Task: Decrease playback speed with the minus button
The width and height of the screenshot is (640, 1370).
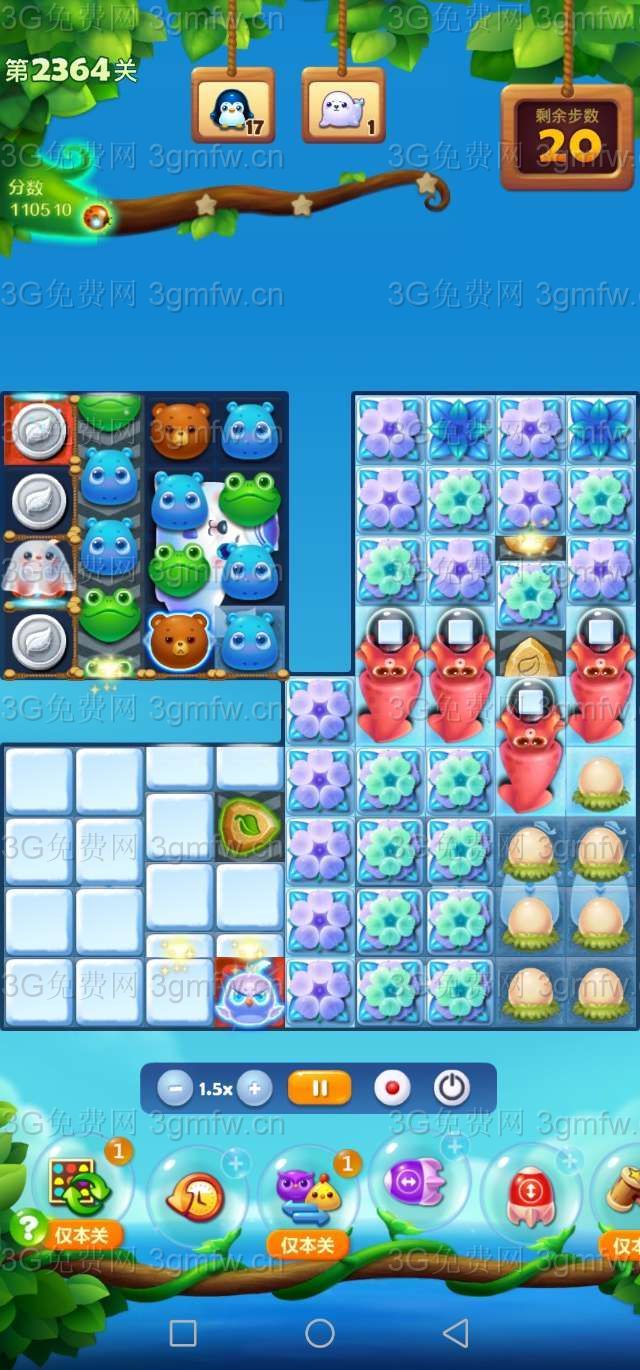Action: coord(174,1089)
